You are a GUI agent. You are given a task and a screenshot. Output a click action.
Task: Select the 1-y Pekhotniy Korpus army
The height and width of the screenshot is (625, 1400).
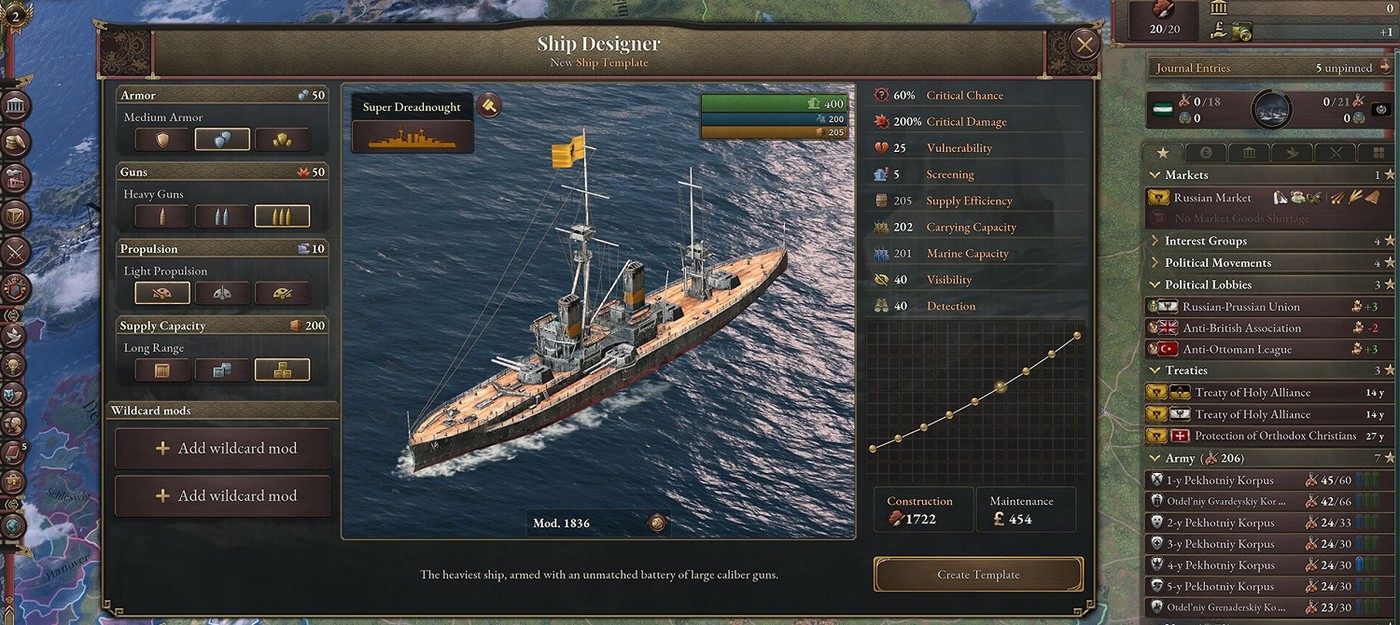pos(1224,480)
